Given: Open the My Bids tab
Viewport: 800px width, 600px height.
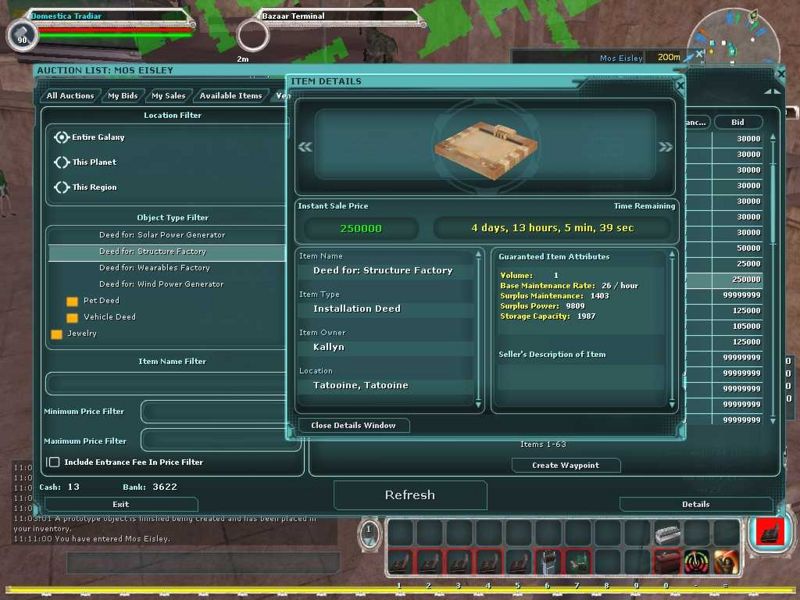Looking at the screenshot, I should [123, 96].
